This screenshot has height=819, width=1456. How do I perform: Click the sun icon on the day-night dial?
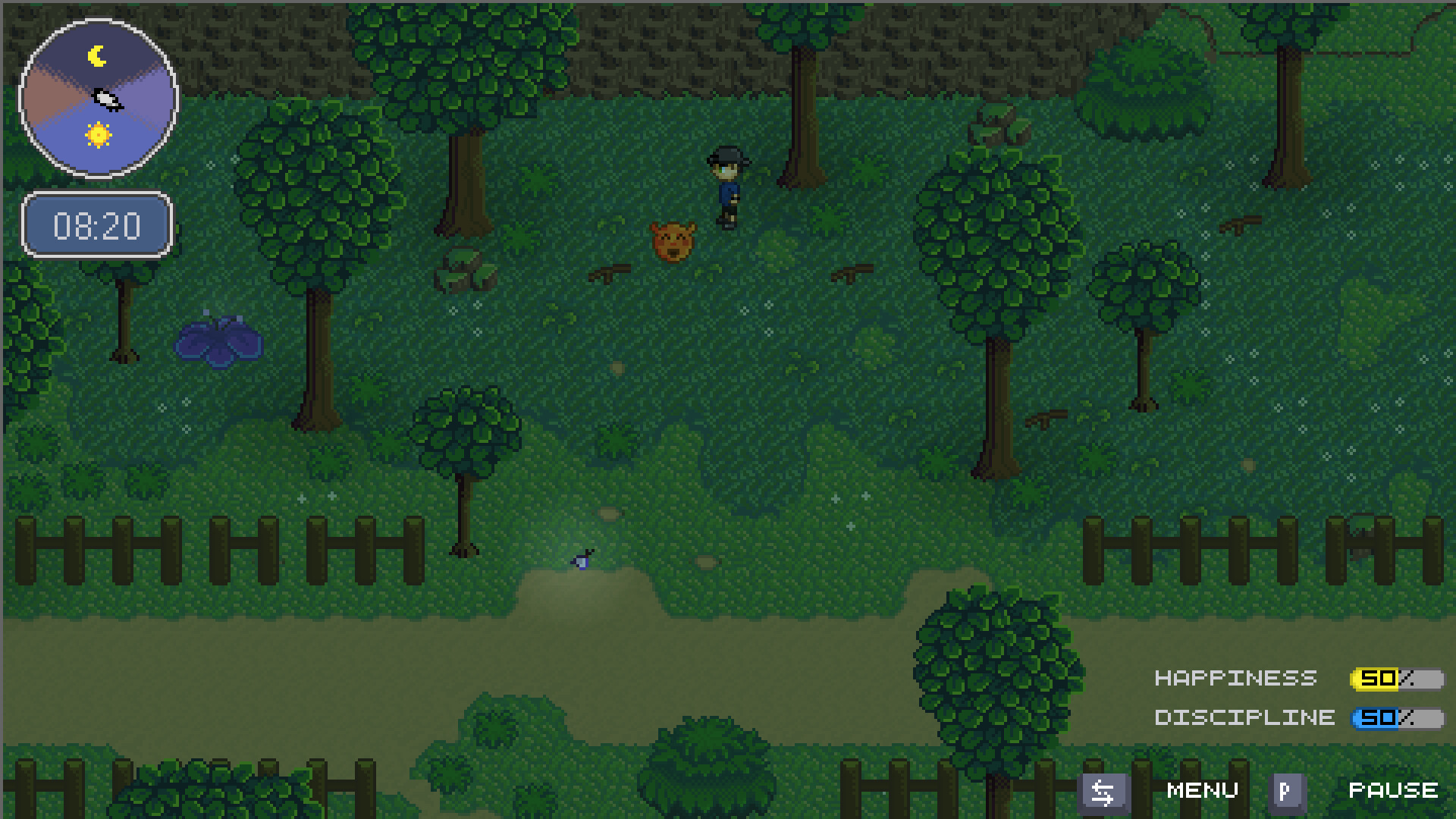pos(97,135)
